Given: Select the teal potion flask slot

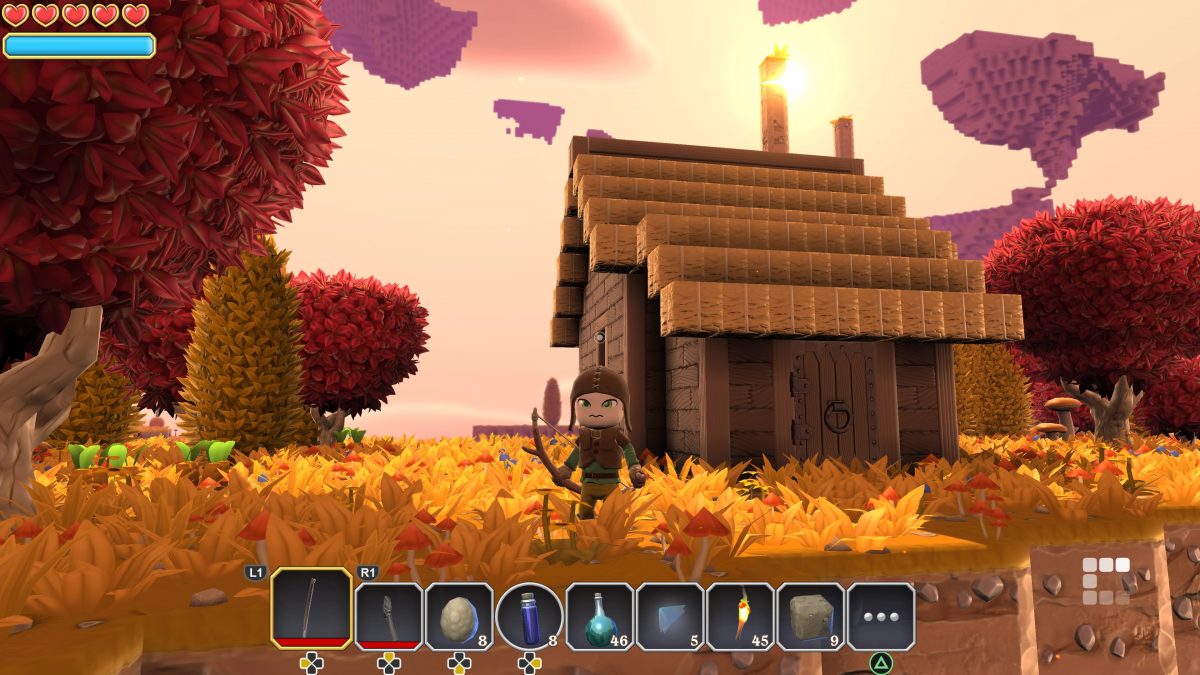Looking at the screenshot, I should point(600,616).
